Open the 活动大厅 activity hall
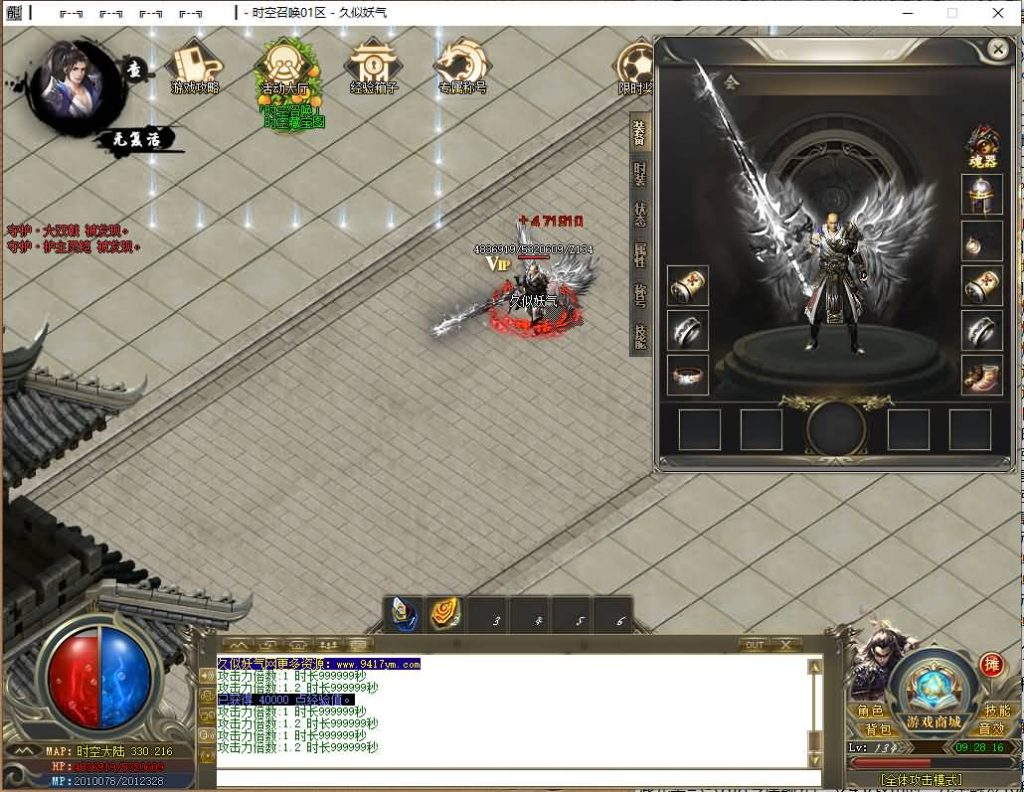Image resolution: width=1024 pixels, height=792 pixels. (x=286, y=70)
